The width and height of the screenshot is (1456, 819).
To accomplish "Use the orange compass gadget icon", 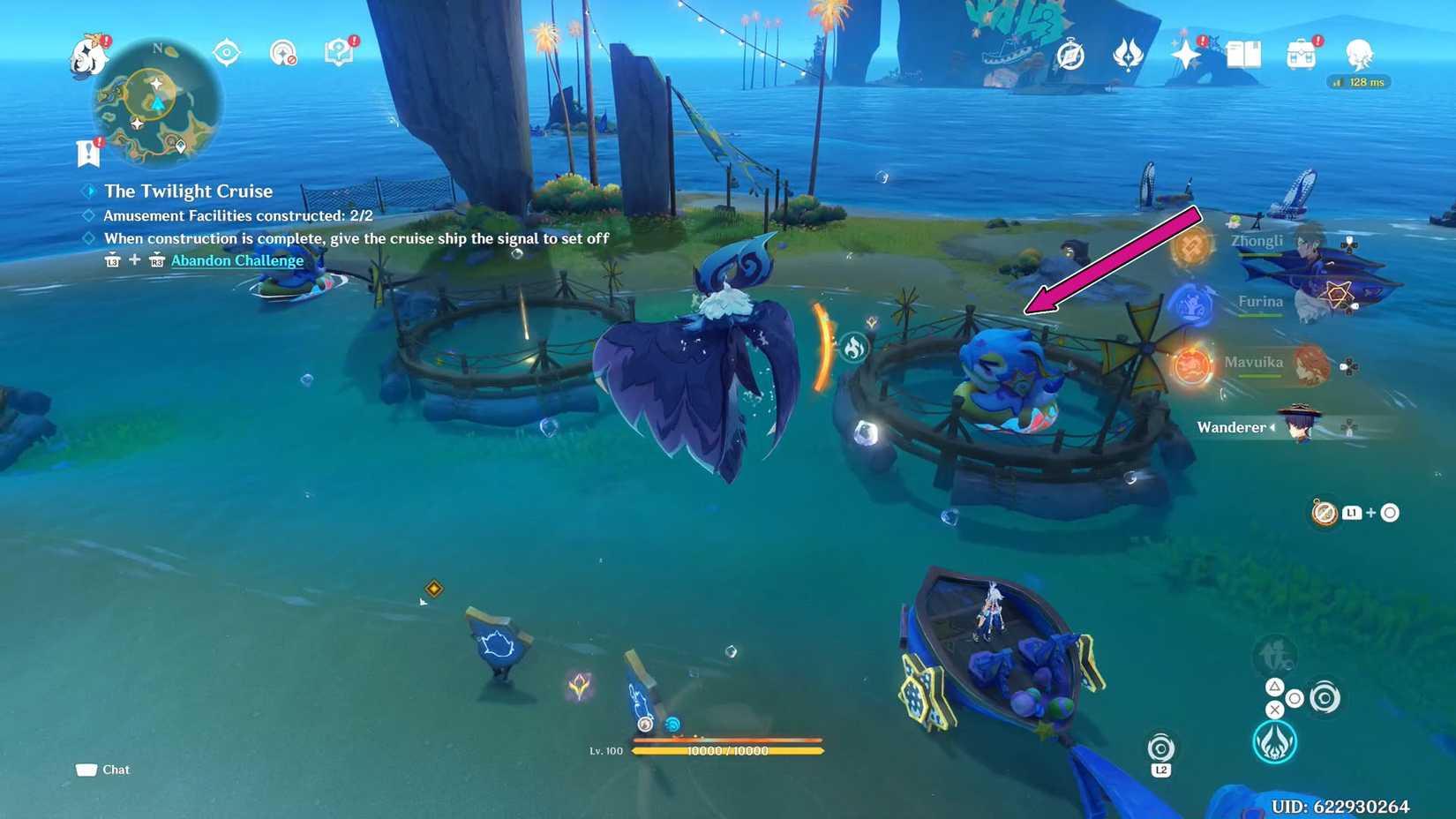I will [x=1325, y=513].
